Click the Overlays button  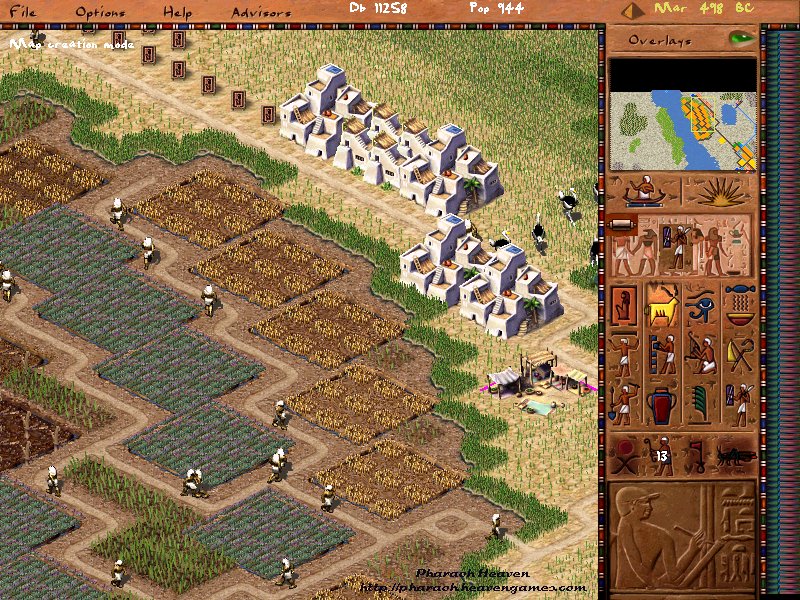click(x=662, y=41)
